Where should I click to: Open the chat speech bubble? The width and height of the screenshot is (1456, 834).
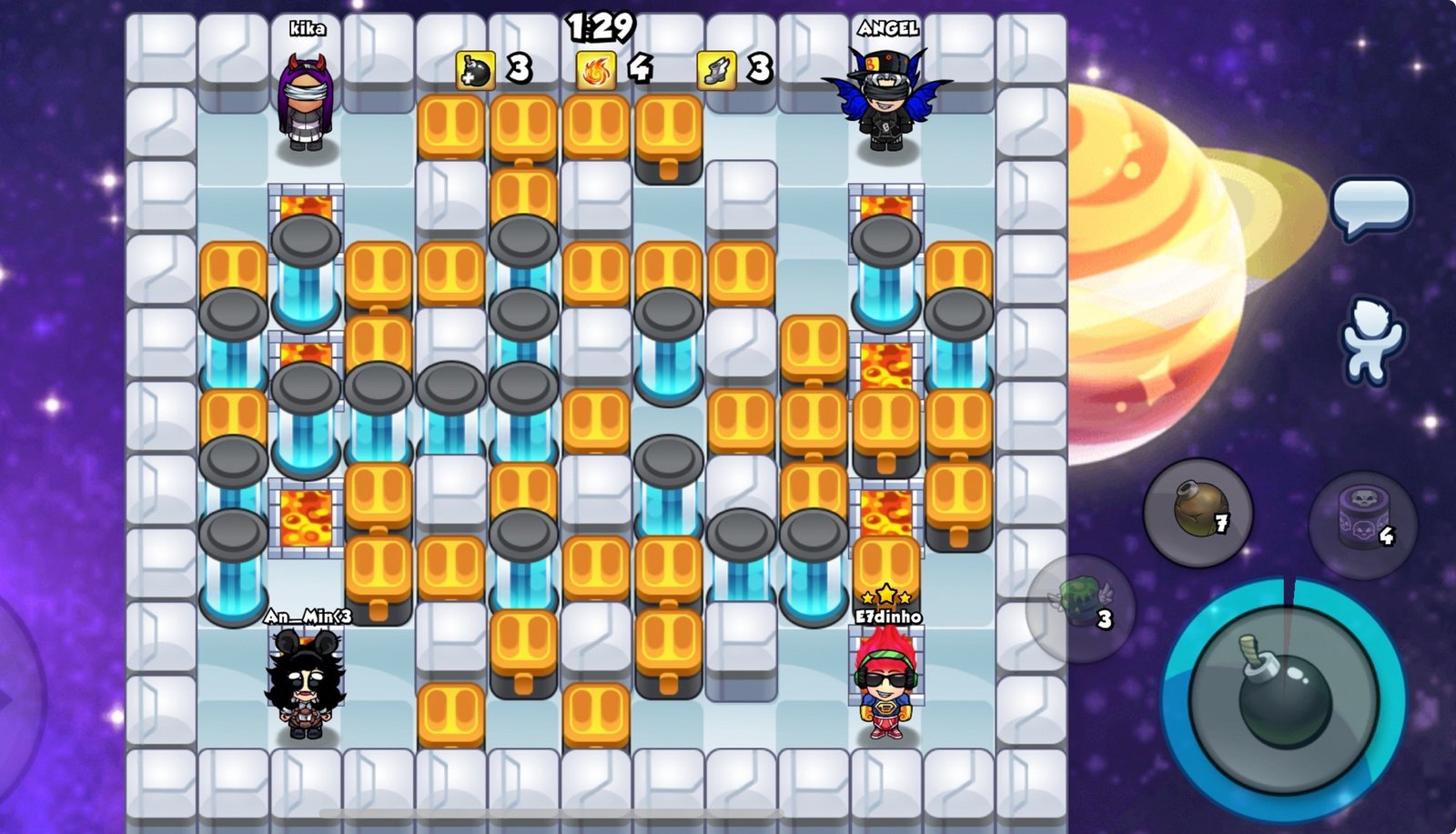click(x=1370, y=206)
